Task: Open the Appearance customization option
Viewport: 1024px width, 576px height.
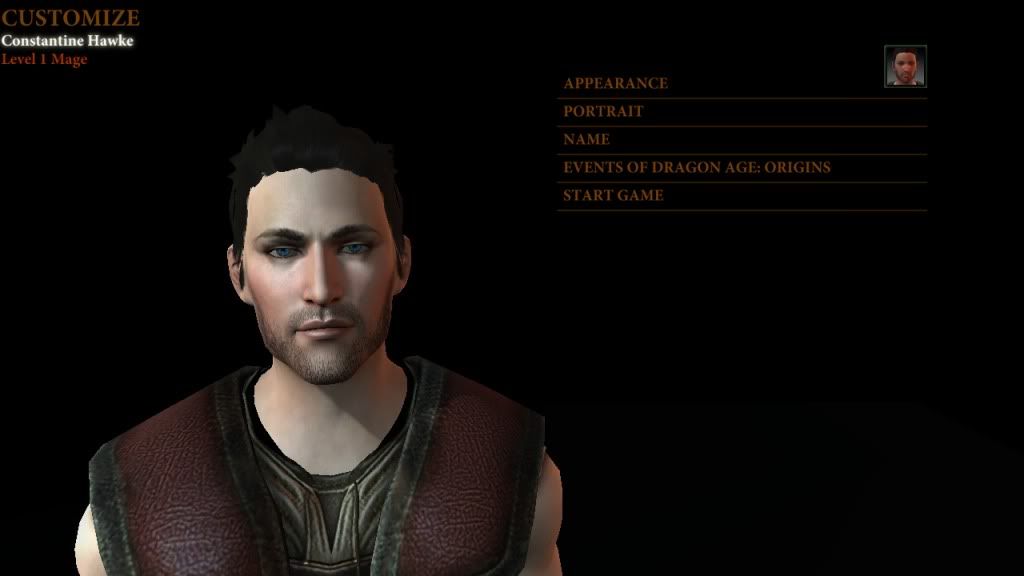Action: click(615, 83)
